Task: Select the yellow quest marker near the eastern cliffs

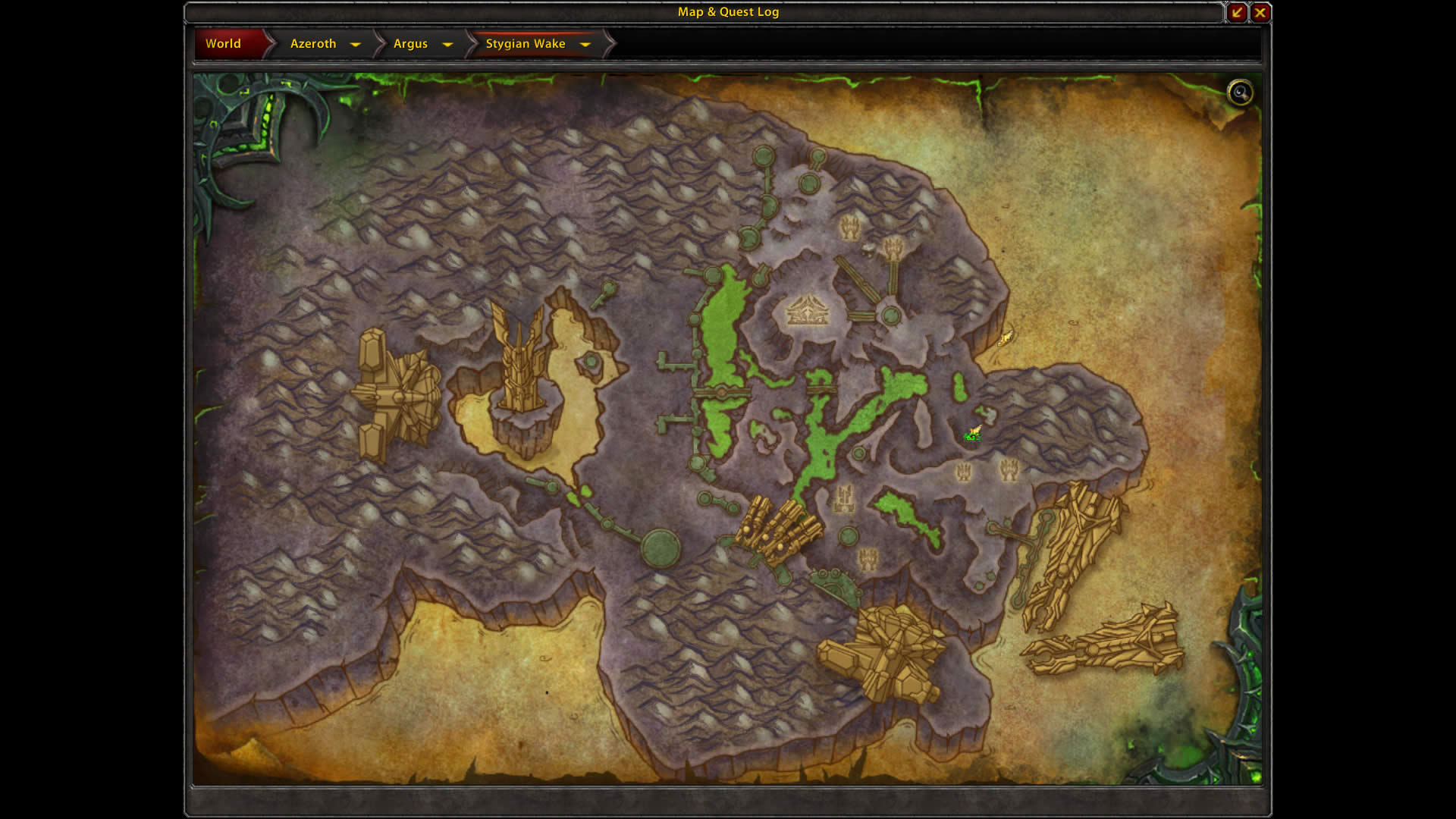Action: pyautogui.click(x=1007, y=339)
